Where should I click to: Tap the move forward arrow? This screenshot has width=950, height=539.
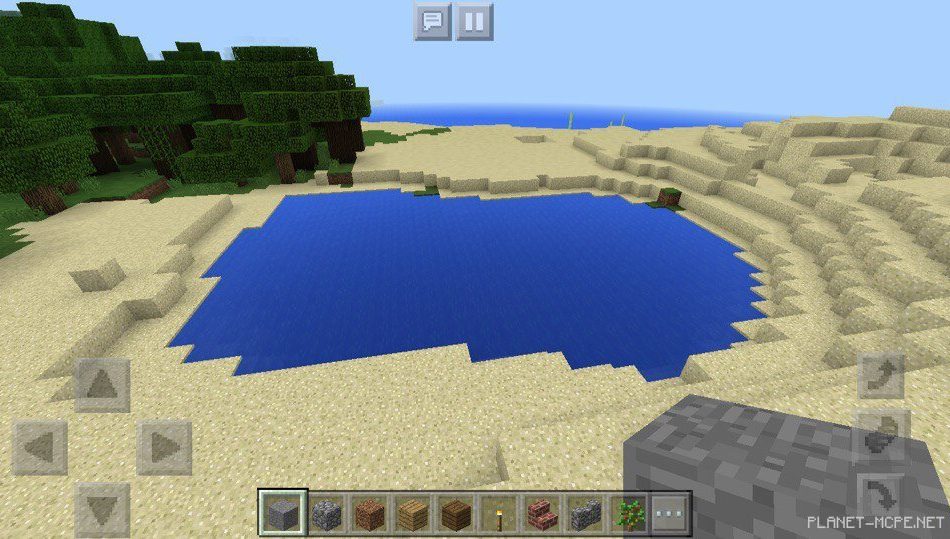point(103,384)
